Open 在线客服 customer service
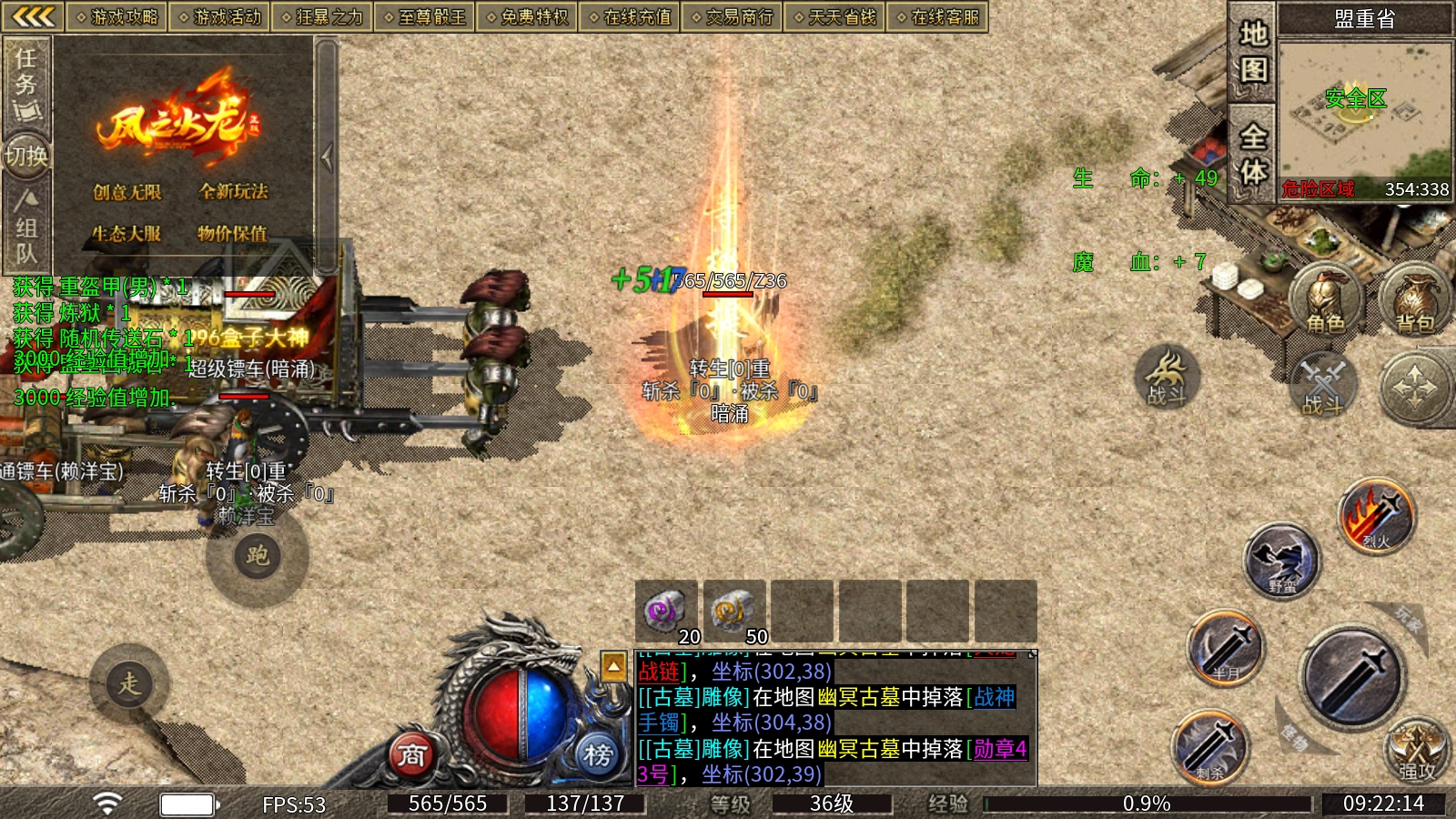The height and width of the screenshot is (819, 1456). (x=937, y=16)
